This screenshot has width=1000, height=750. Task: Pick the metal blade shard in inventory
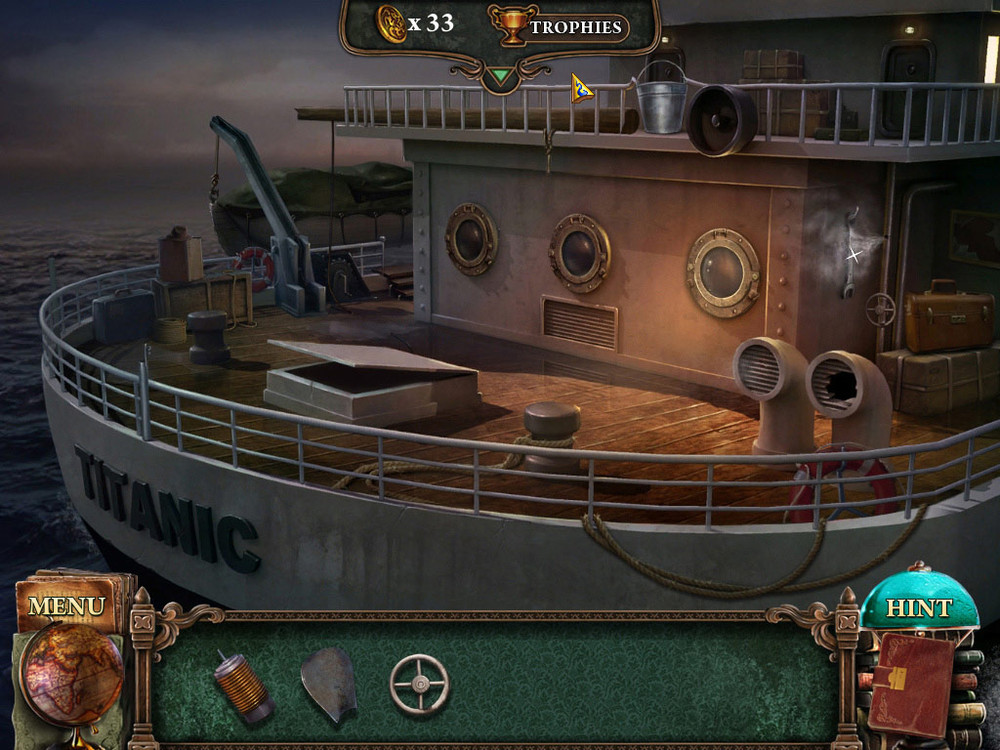329,684
